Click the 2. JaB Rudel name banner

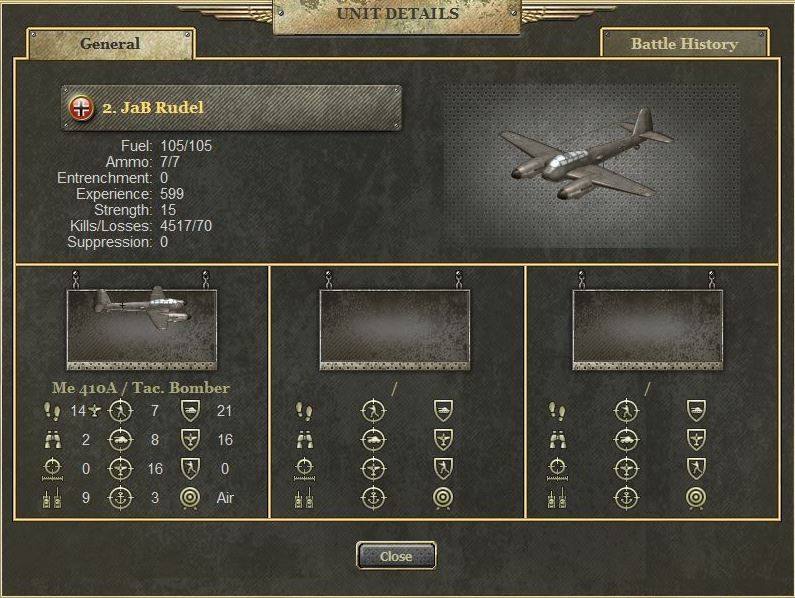coord(232,108)
